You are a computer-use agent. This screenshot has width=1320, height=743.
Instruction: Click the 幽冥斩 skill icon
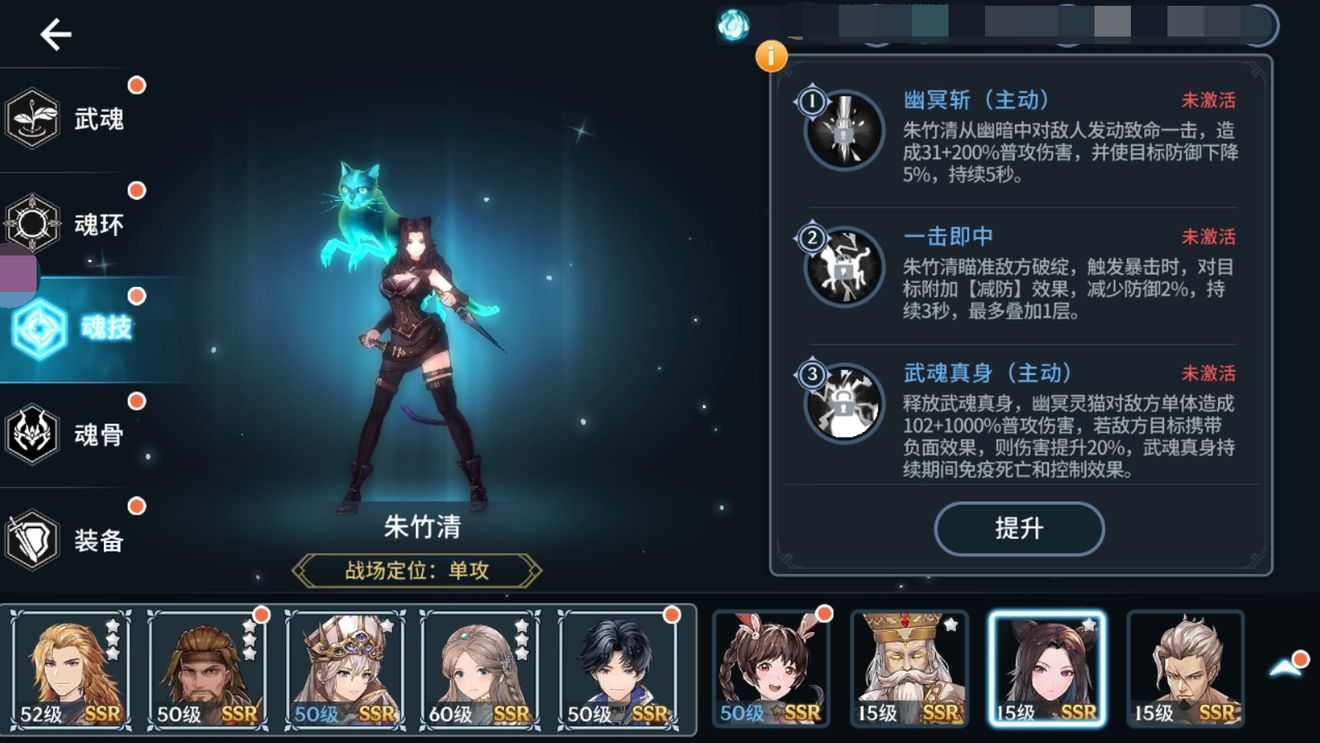(x=841, y=128)
